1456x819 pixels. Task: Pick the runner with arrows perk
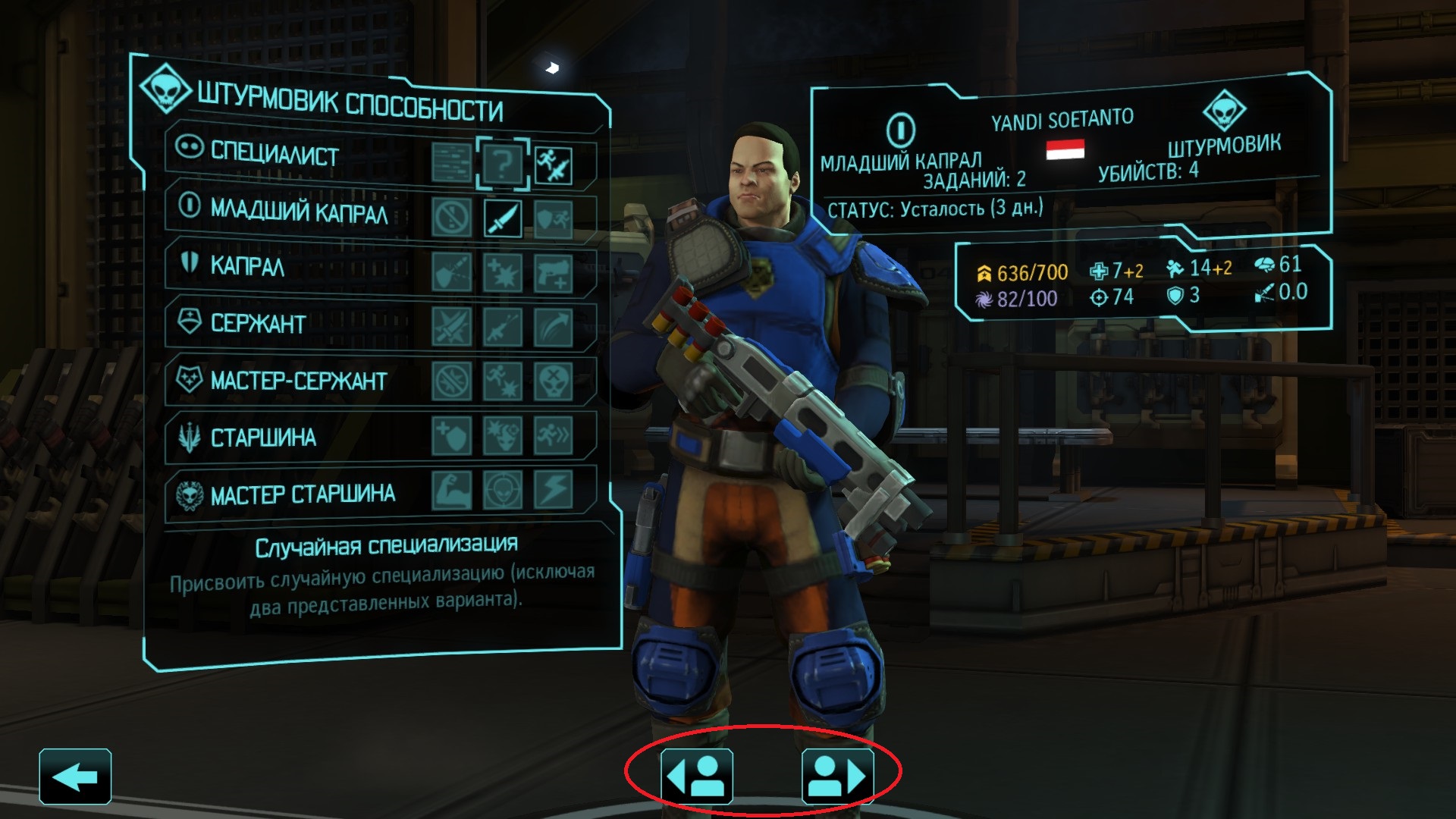554,436
